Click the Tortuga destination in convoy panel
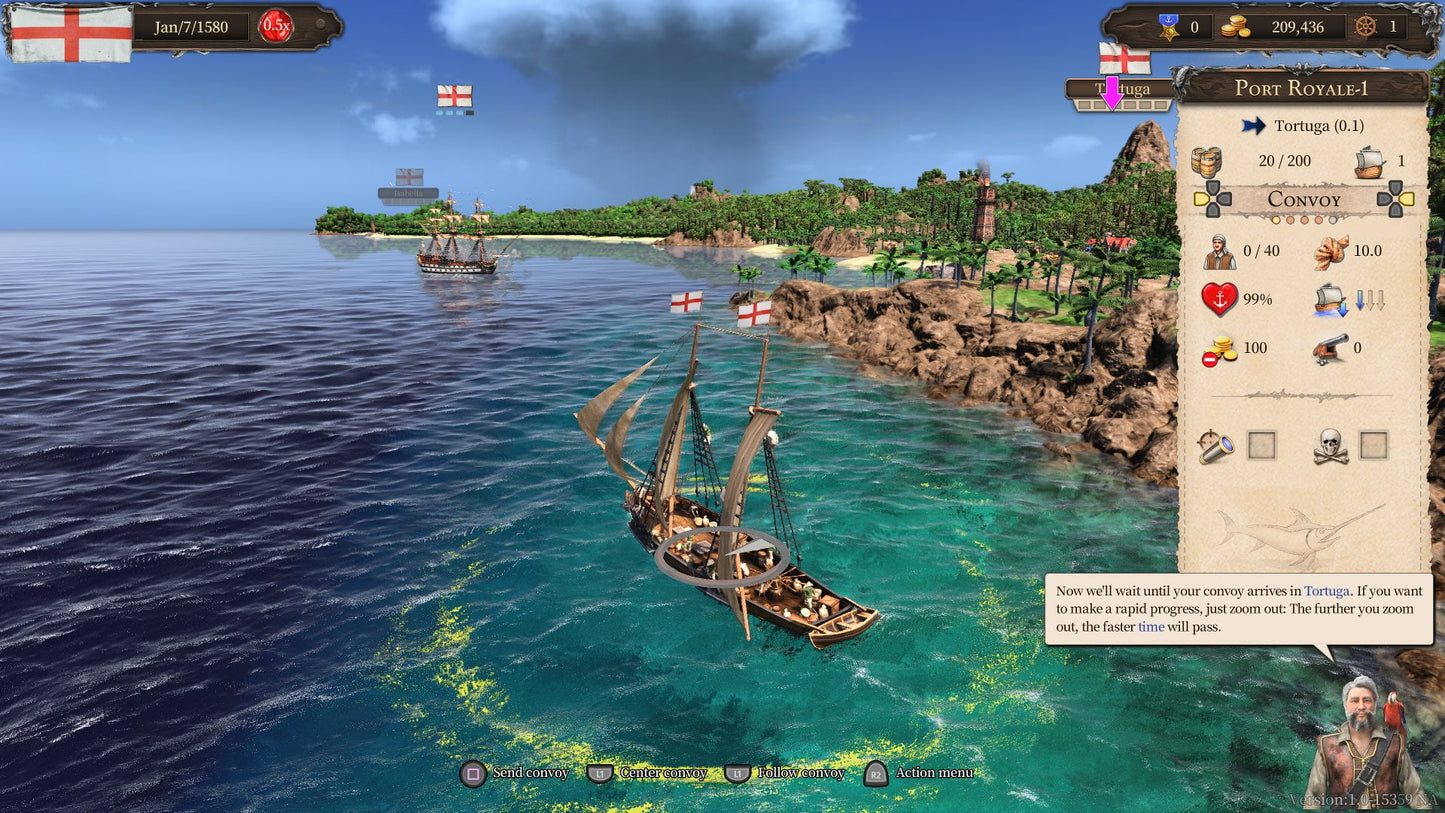Screen dimensions: 1445x813 pyautogui.click(x=1318, y=126)
